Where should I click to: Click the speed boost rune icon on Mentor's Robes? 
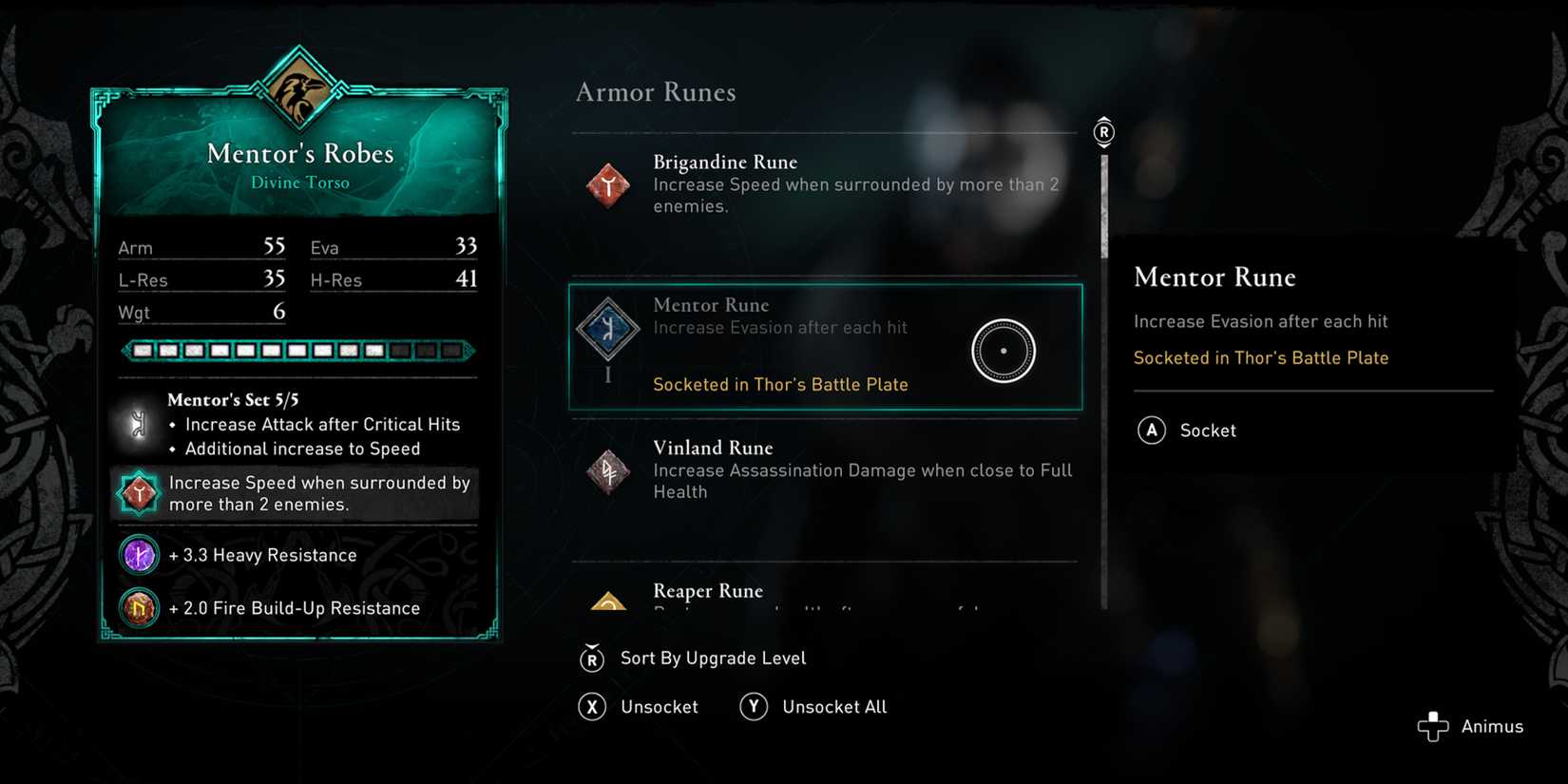click(x=140, y=493)
